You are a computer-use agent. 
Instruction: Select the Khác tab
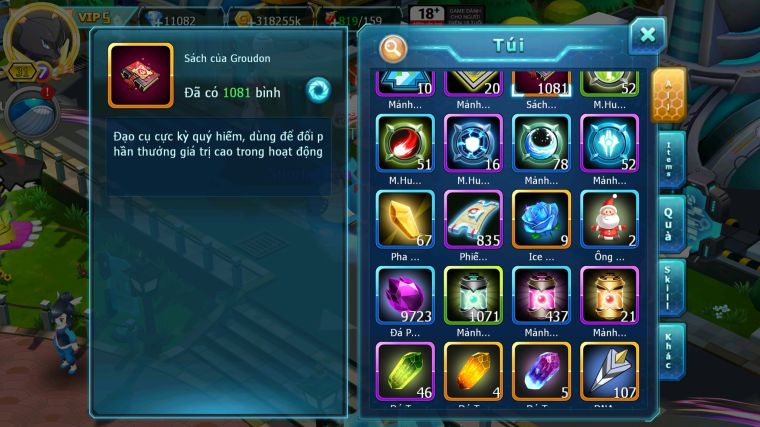point(669,350)
